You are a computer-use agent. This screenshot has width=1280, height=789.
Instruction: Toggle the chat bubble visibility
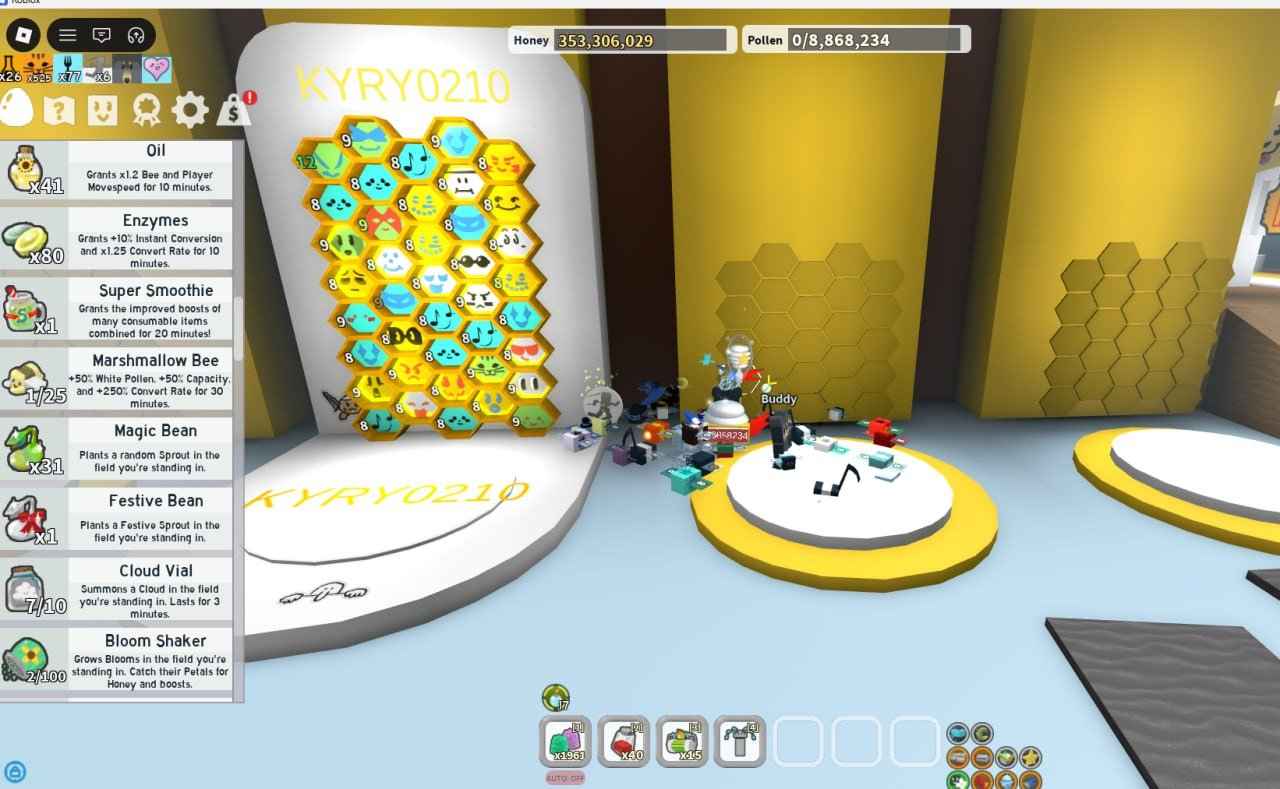[103, 35]
